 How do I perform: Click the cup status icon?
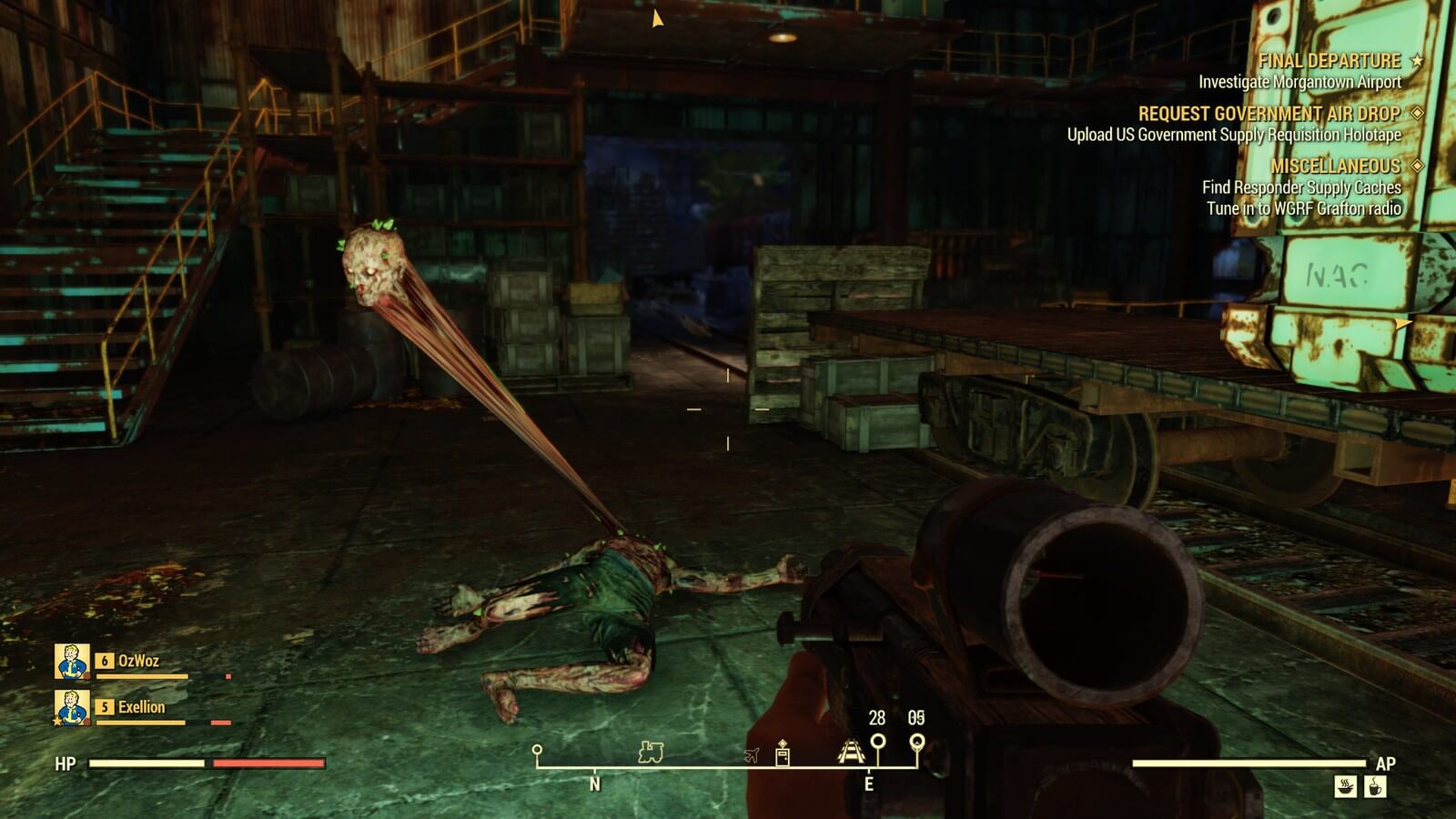pyautogui.click(x=1376, y=785)
